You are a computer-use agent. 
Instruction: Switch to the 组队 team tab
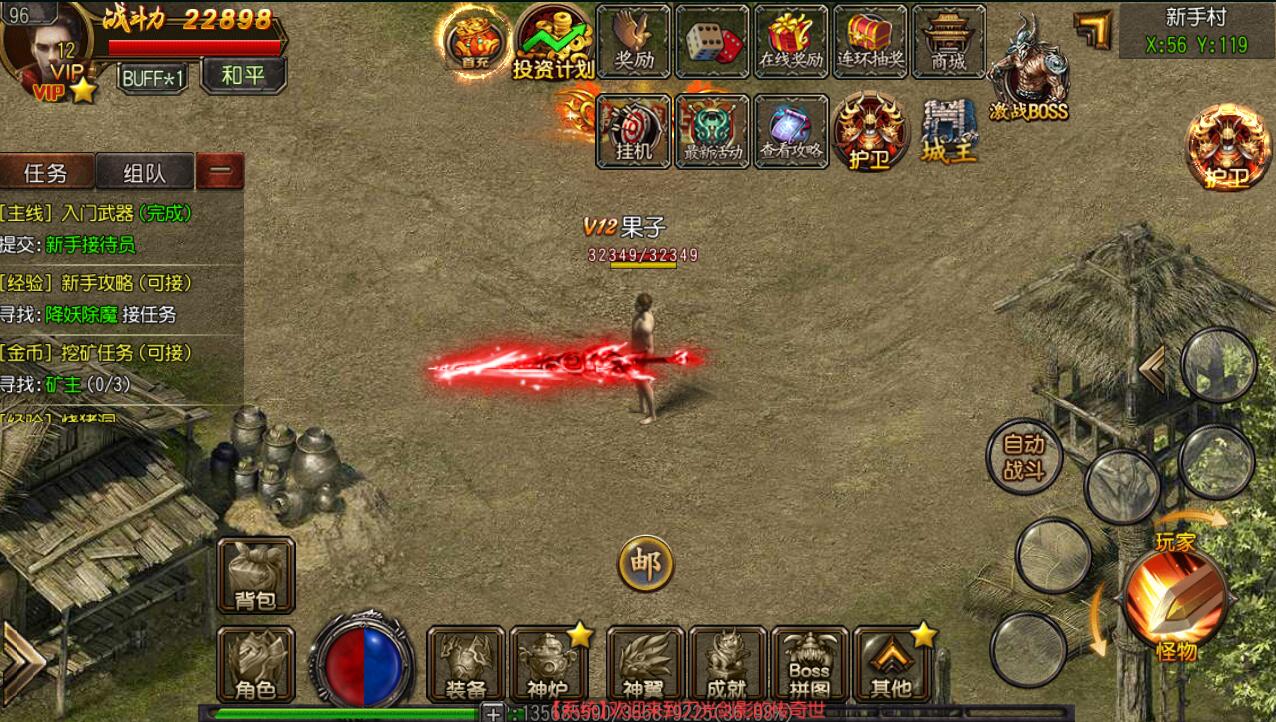(x=144, y=173)
